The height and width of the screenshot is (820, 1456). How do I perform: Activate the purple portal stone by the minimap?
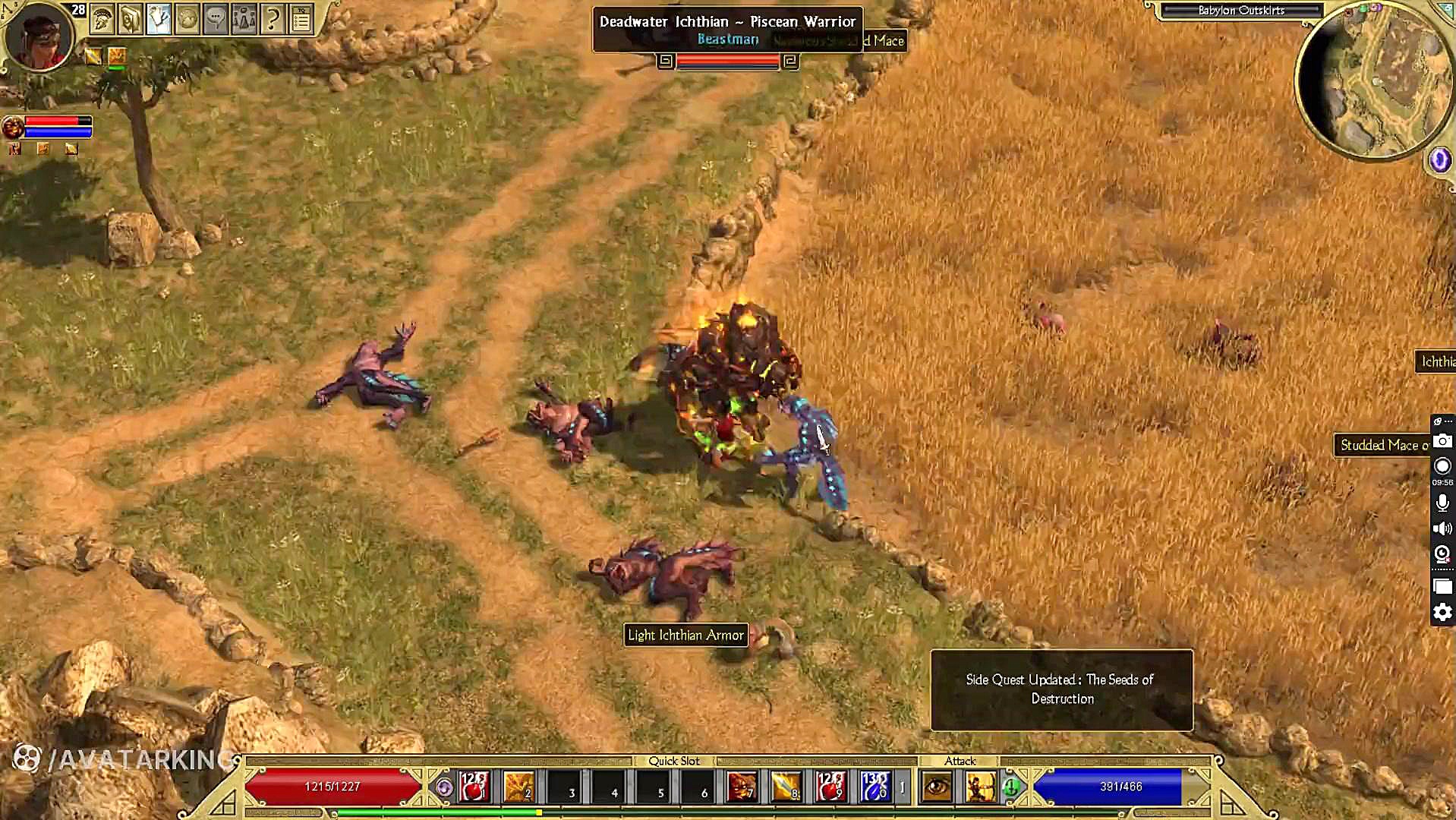tap(1439, 159)
